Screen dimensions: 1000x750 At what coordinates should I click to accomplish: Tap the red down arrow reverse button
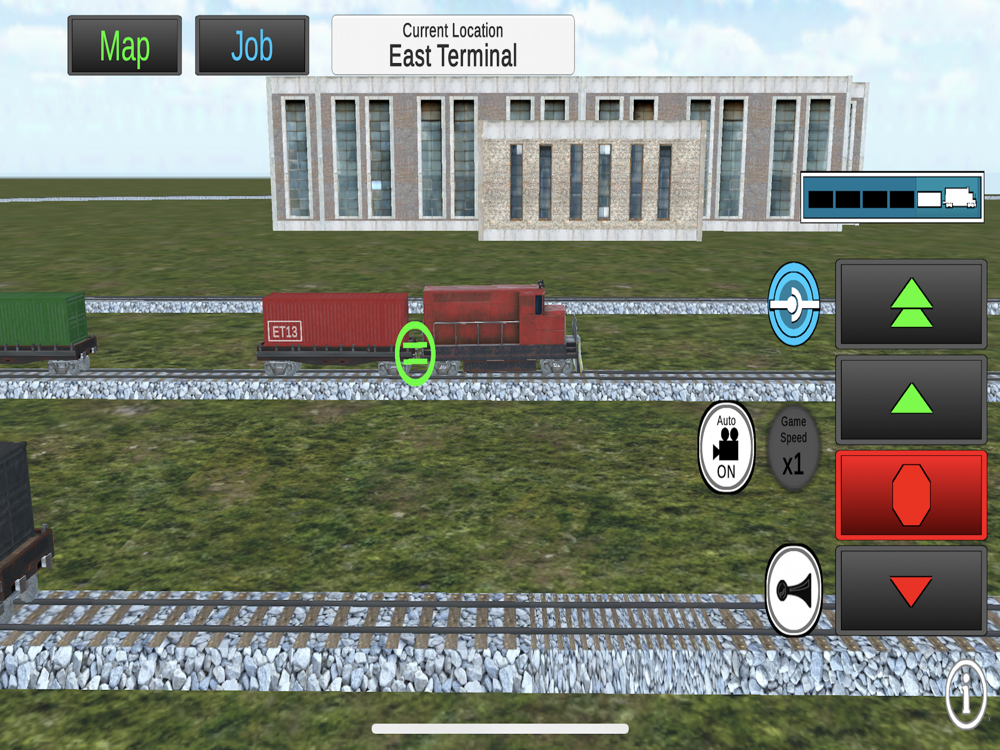click(911, 590)
